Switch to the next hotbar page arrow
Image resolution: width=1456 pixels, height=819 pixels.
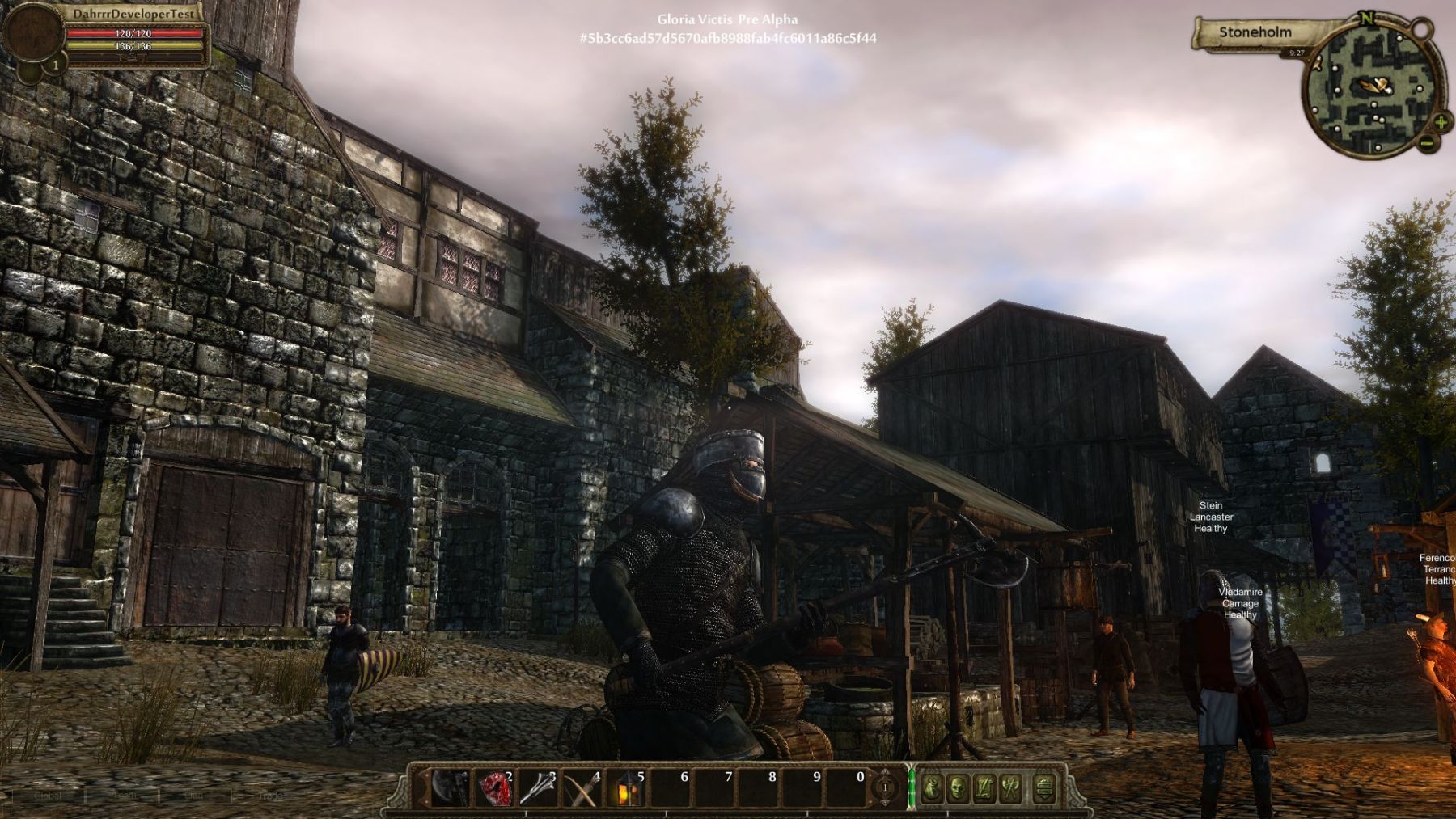tap(885, 775)
